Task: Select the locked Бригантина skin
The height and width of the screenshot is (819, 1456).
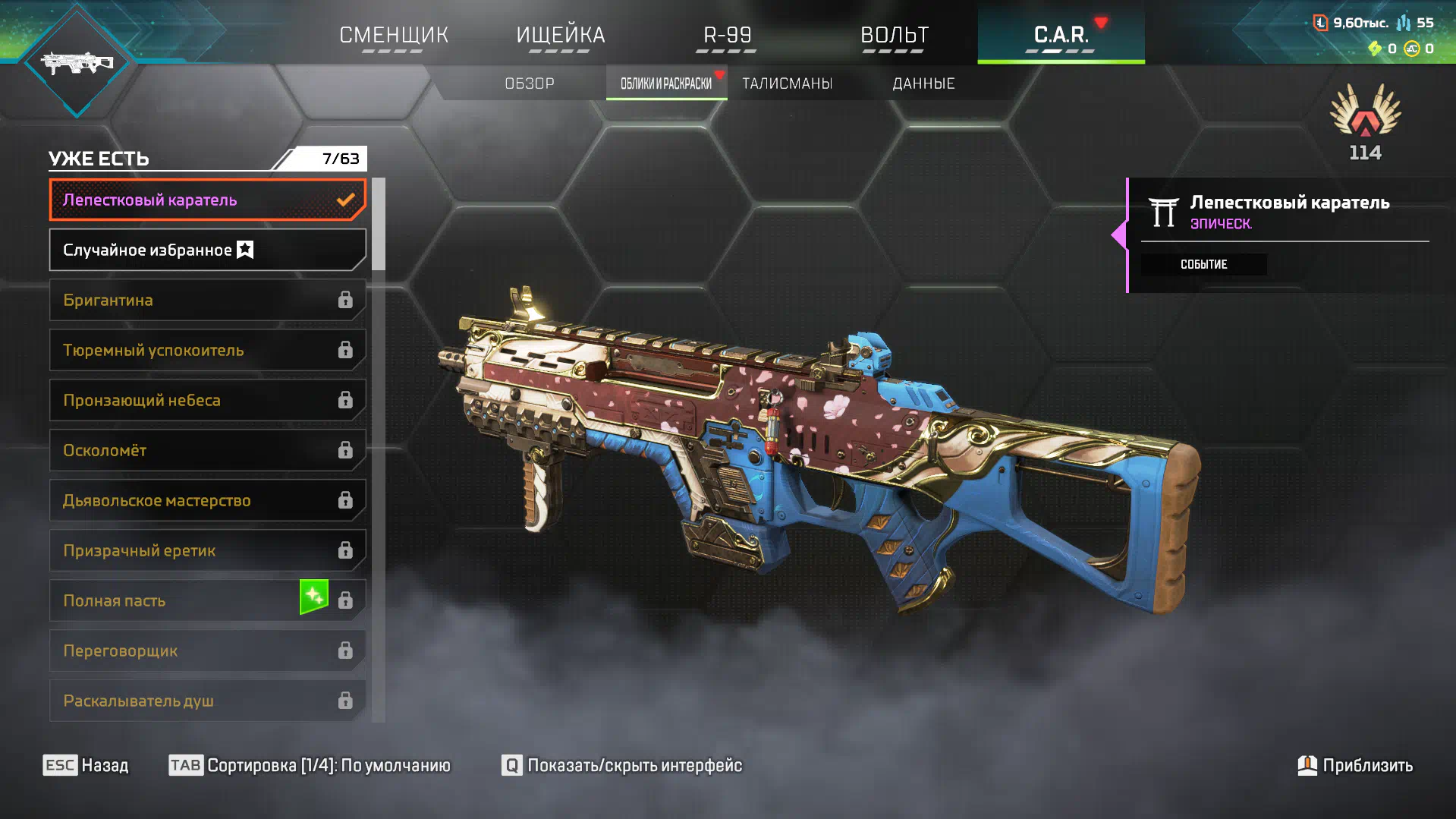Action: (x=207, y=300)
